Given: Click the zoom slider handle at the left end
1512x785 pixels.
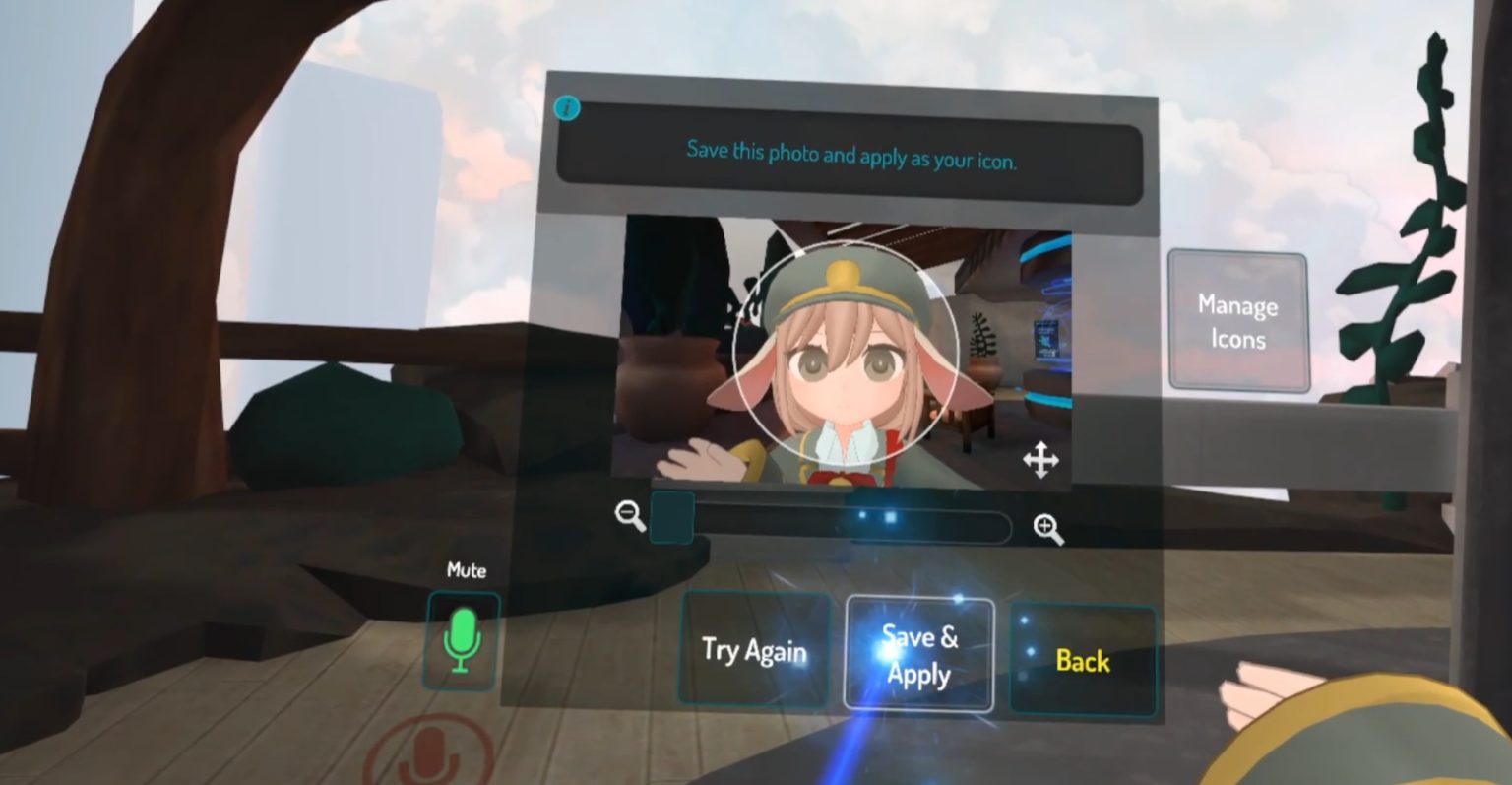Looking at the screenshot, I should (x=673, y=516).
